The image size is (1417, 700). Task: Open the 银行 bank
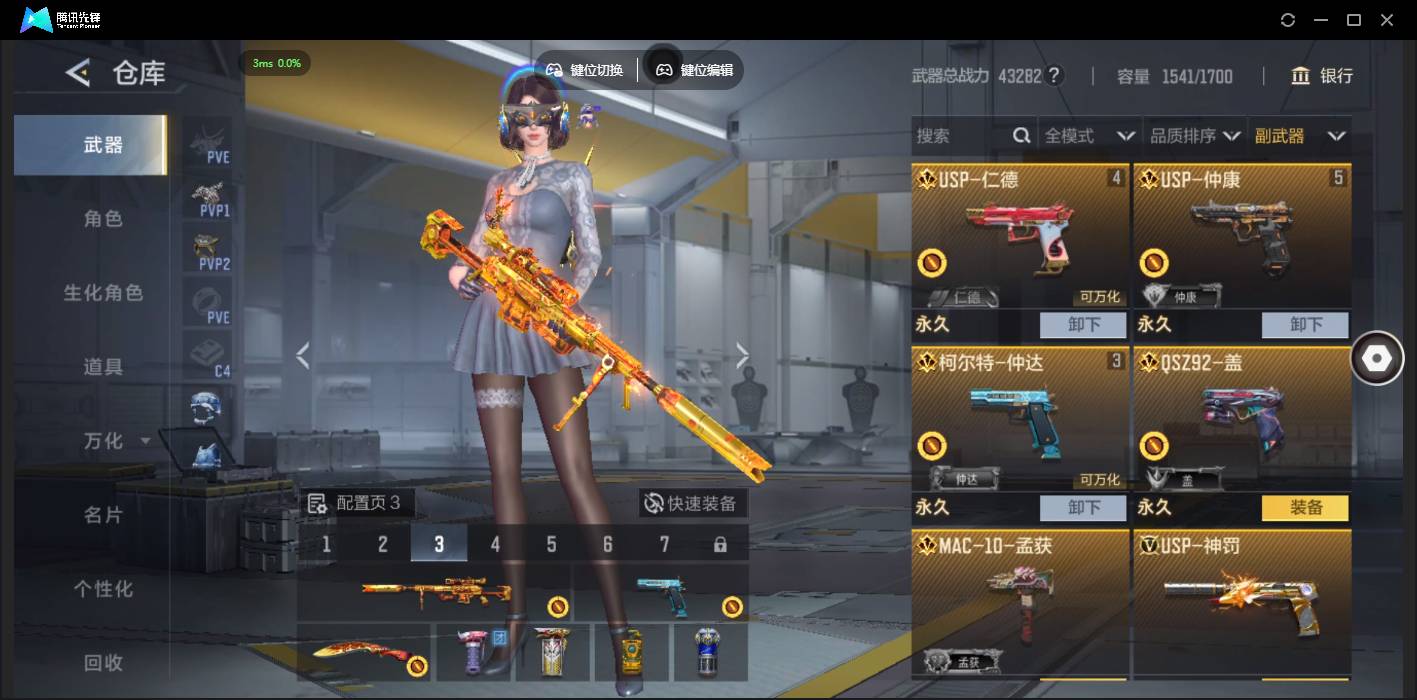pos(1322,76)
